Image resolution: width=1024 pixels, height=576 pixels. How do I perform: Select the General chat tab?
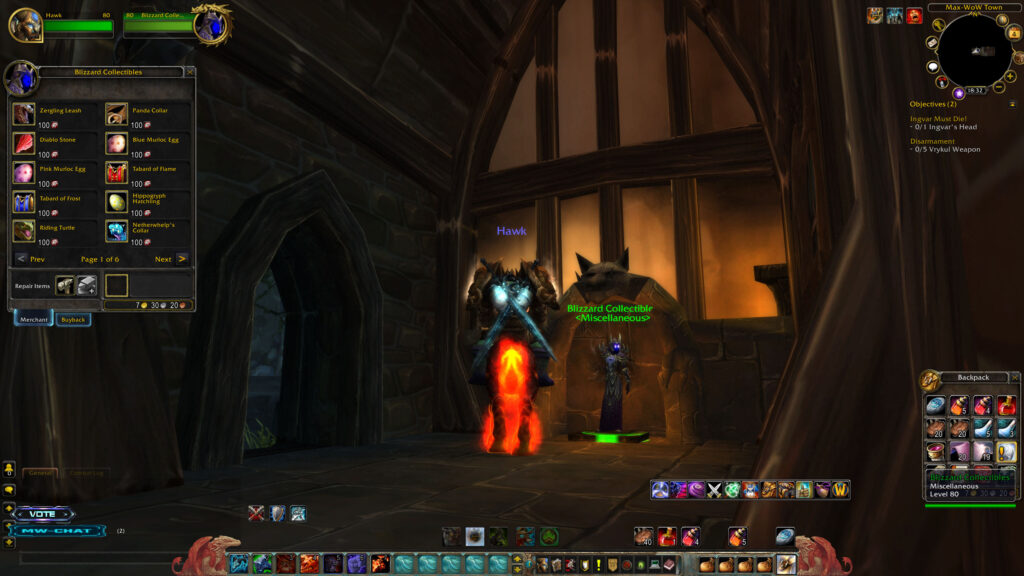(x=40, y=473)
